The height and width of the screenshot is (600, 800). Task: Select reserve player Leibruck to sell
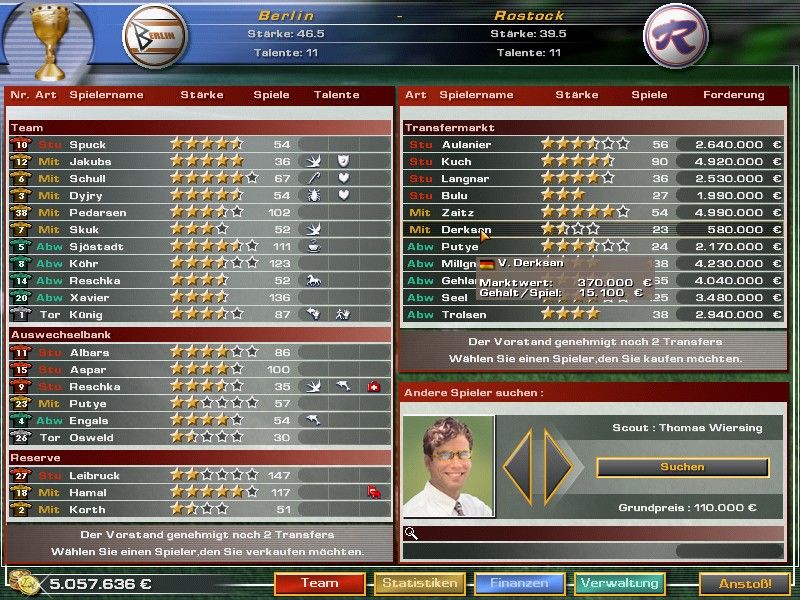point(95,475)
